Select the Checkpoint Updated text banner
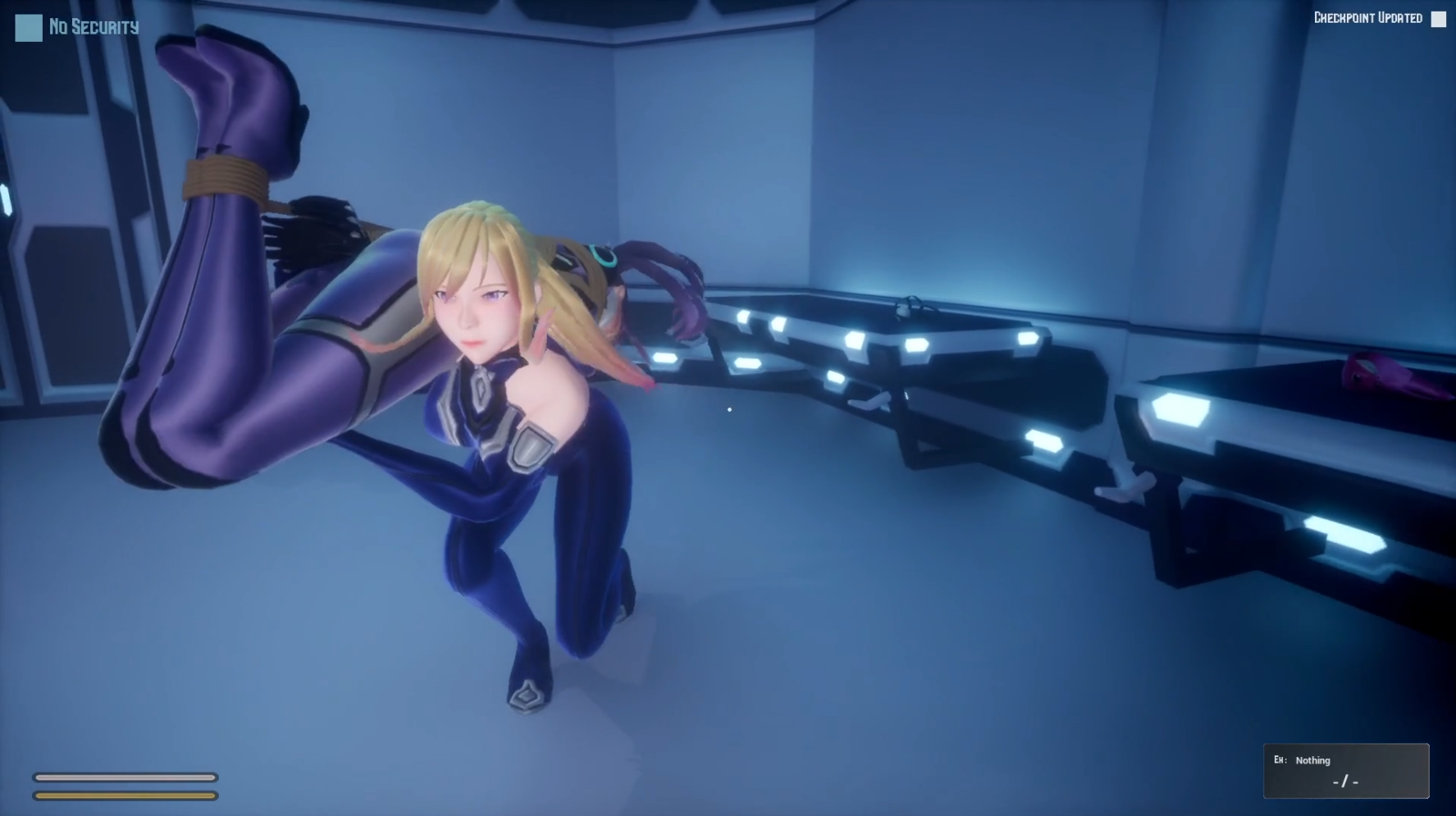The width and height of the screenshot is (1456, 816). pyautogui.click(x=1368, y=16)
